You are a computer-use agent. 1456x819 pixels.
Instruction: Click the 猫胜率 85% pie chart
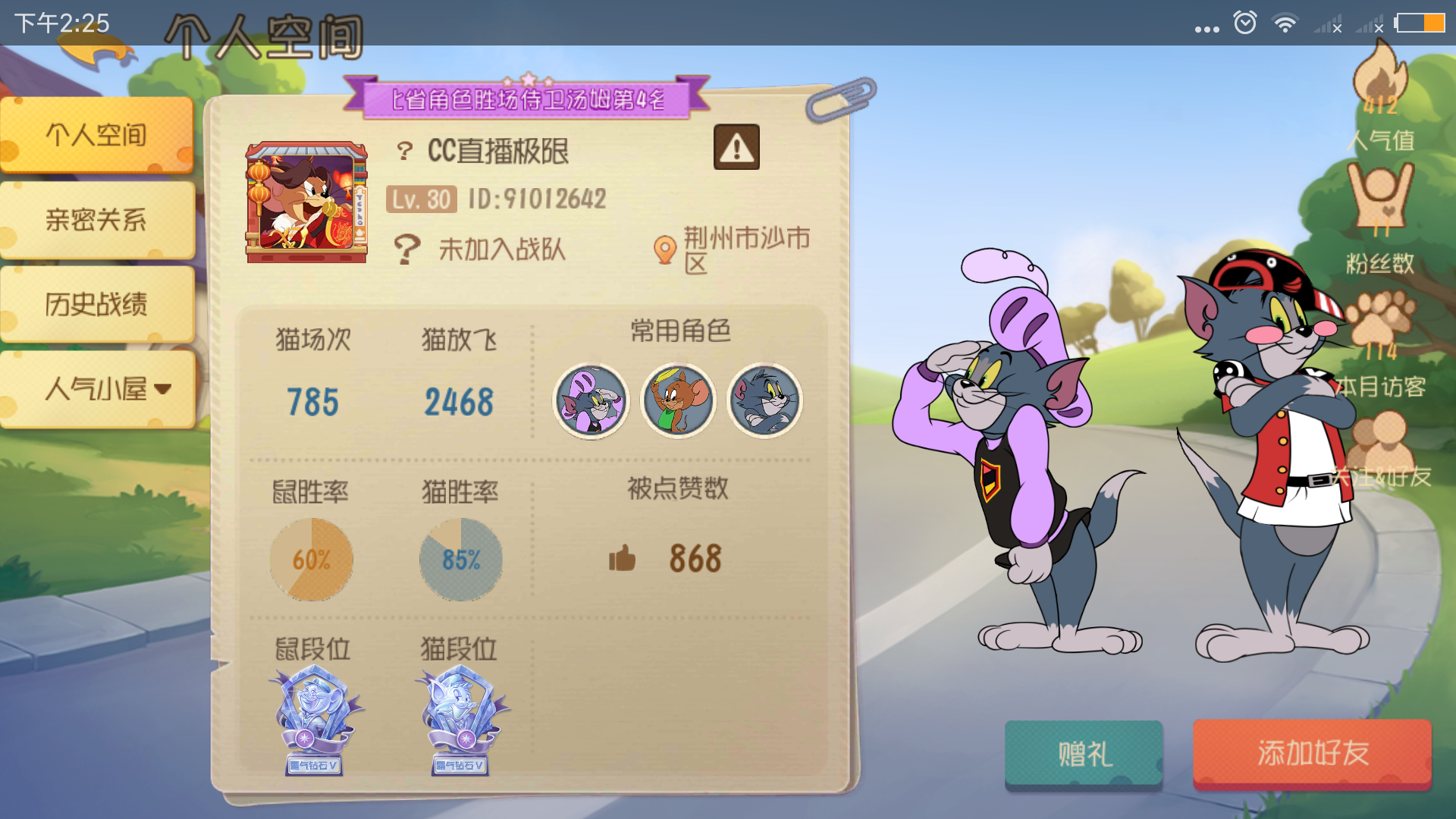460,559
